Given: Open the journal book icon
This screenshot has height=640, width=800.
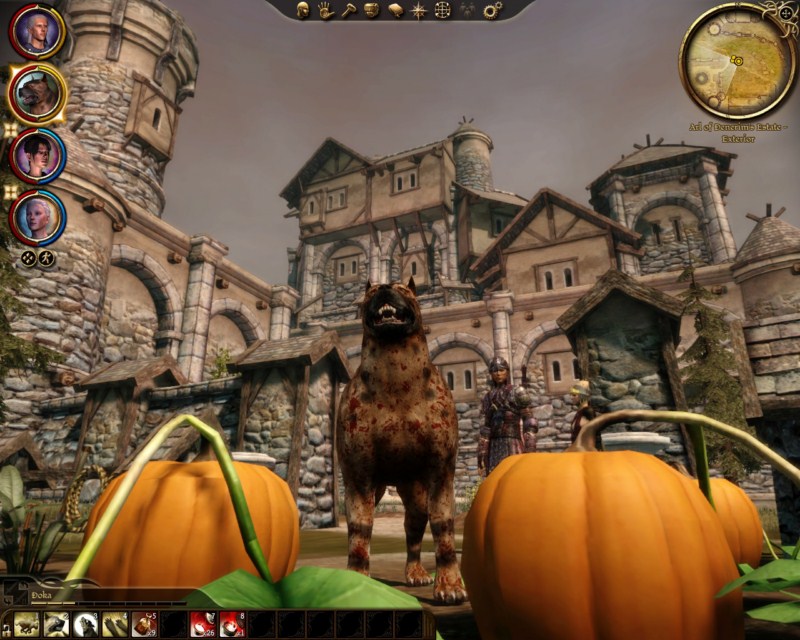Looking at the screenshot, I should 395,10.
